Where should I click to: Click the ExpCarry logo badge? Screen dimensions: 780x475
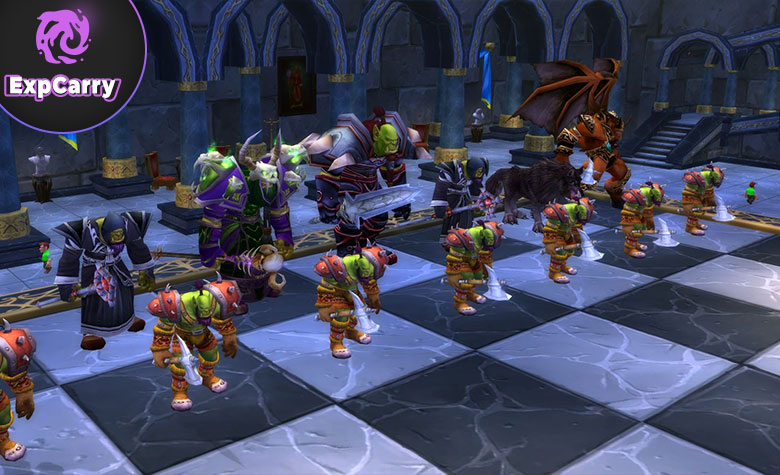[62, 55]
